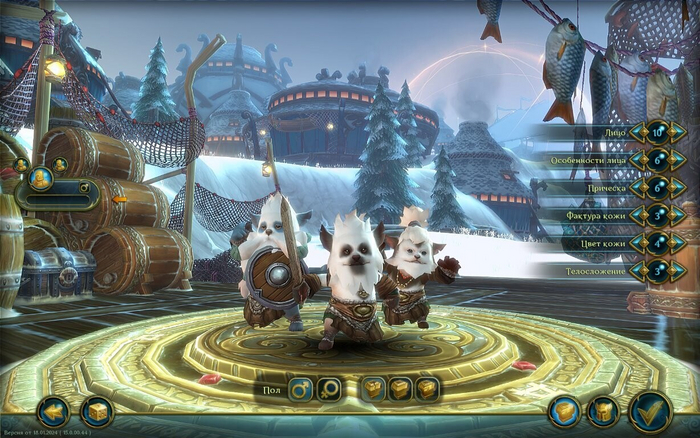The image size is (700, 438).
Task: Confirm character with the checkmark button
Action: click(x=650, y=411)
